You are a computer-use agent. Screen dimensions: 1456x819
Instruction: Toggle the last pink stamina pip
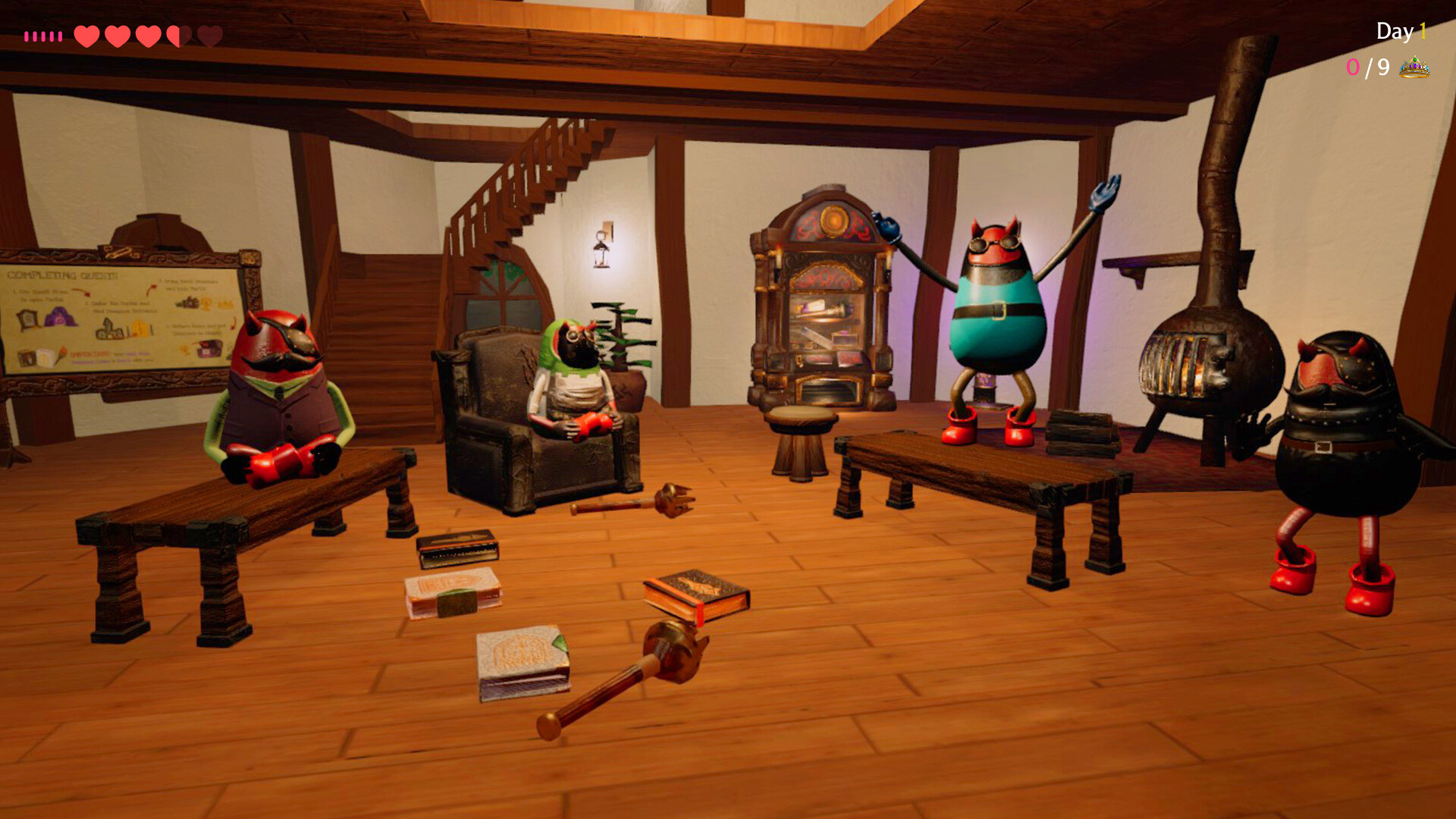(x=61, y=35)
